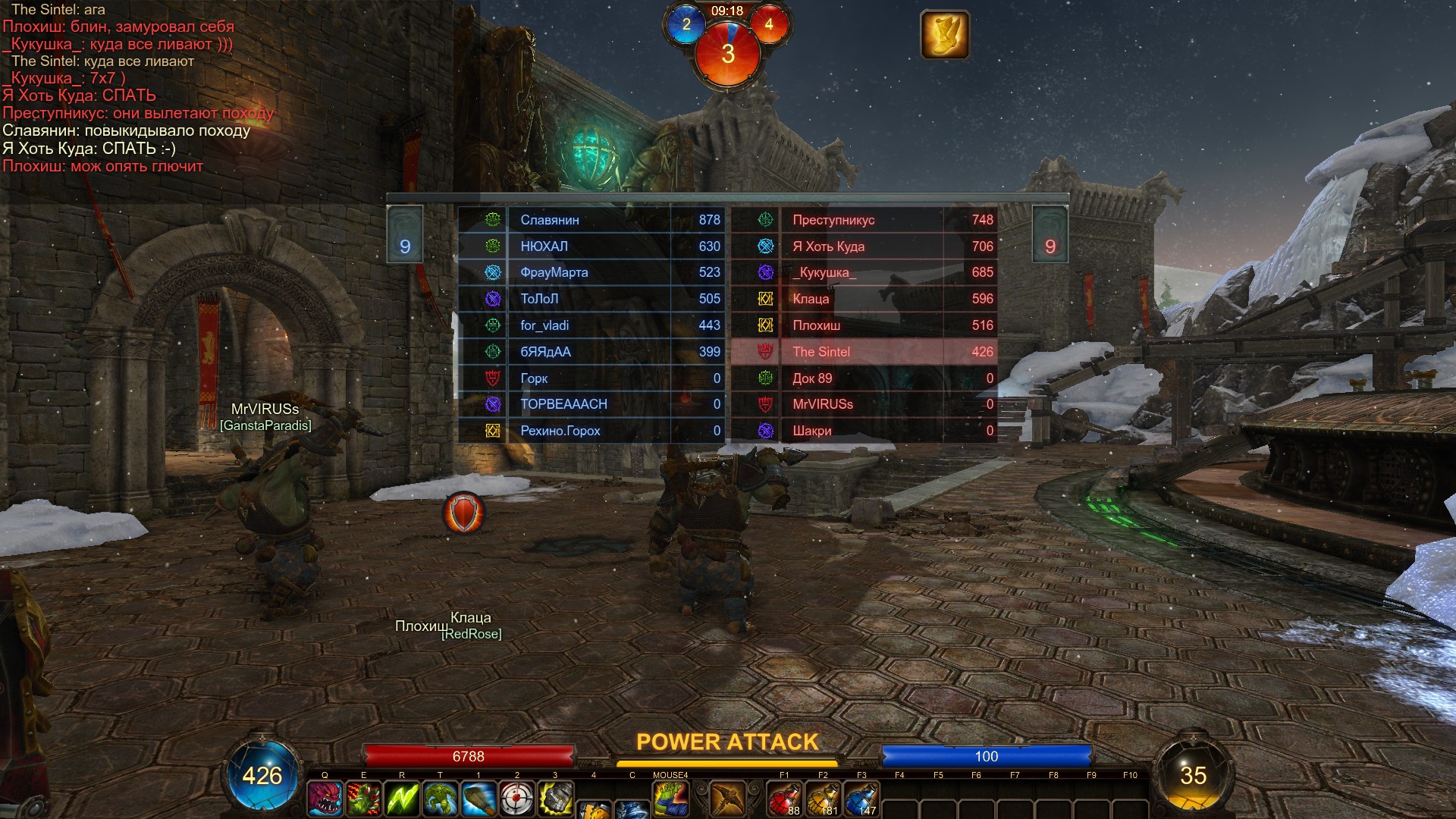Image resolution: width=1456 pixels, height=819 pixels.
Task: Activate the green running orc ability
Action: pos(440,799)
